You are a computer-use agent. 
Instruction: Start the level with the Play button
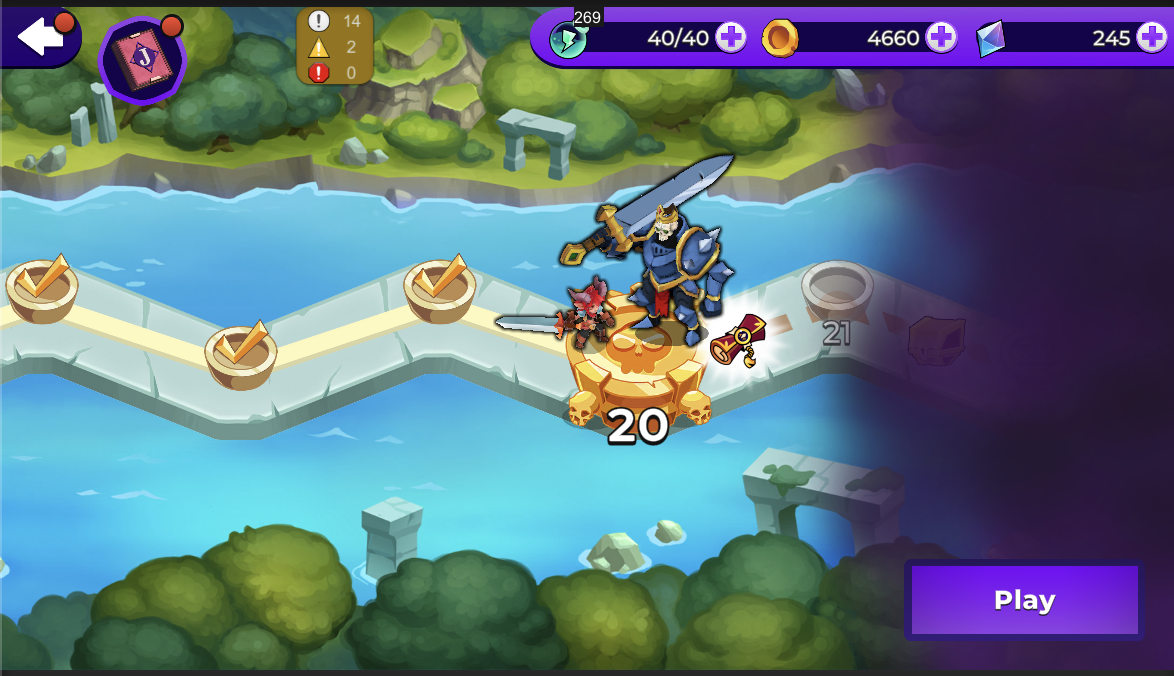(x=1024, y=600)
